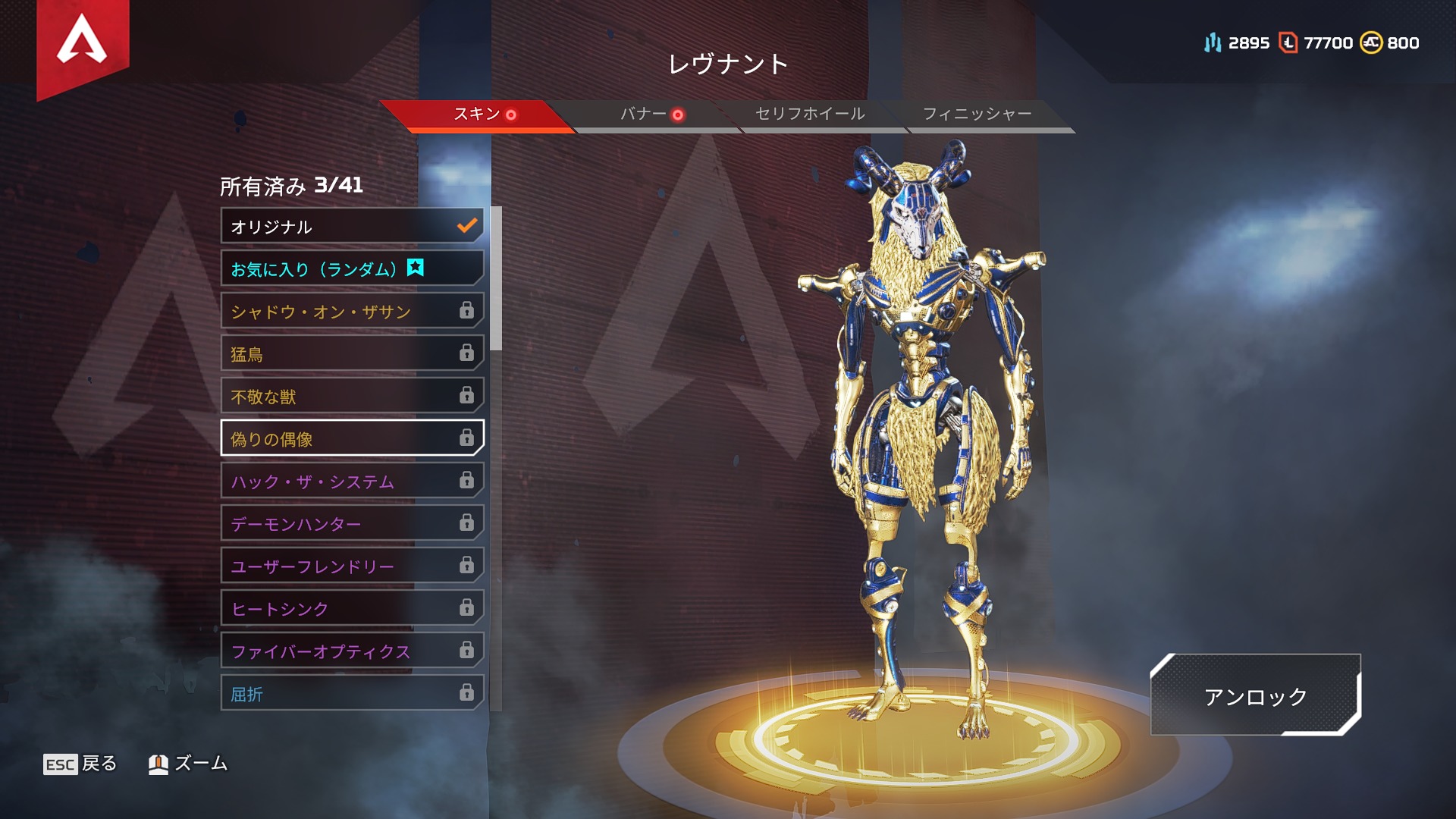The width and height of the screenshot is (1456, 819).
Task: Preview the 屈折 skin
Action: coord(352,693)
